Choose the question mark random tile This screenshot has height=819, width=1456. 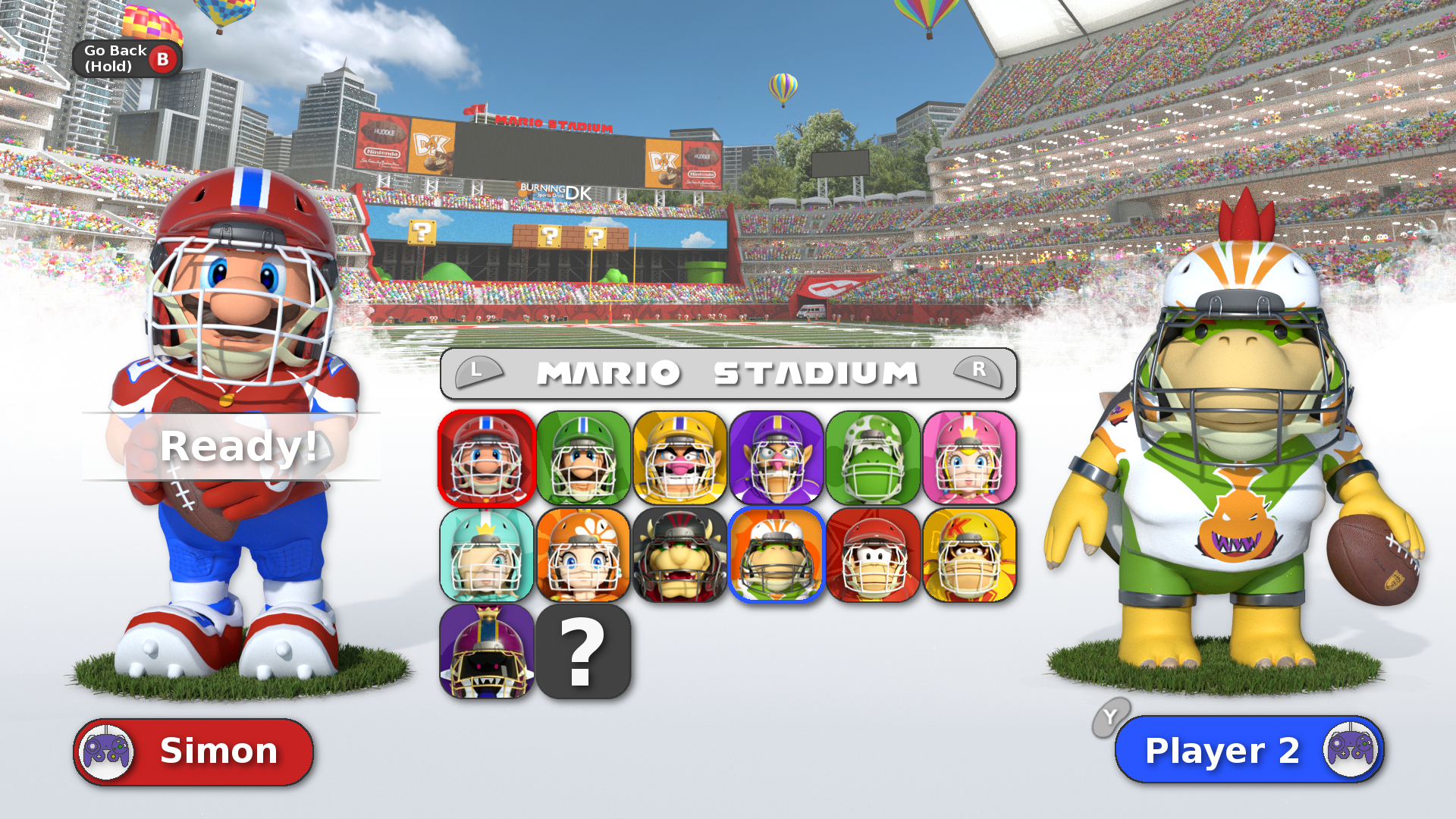click(583, 651)
